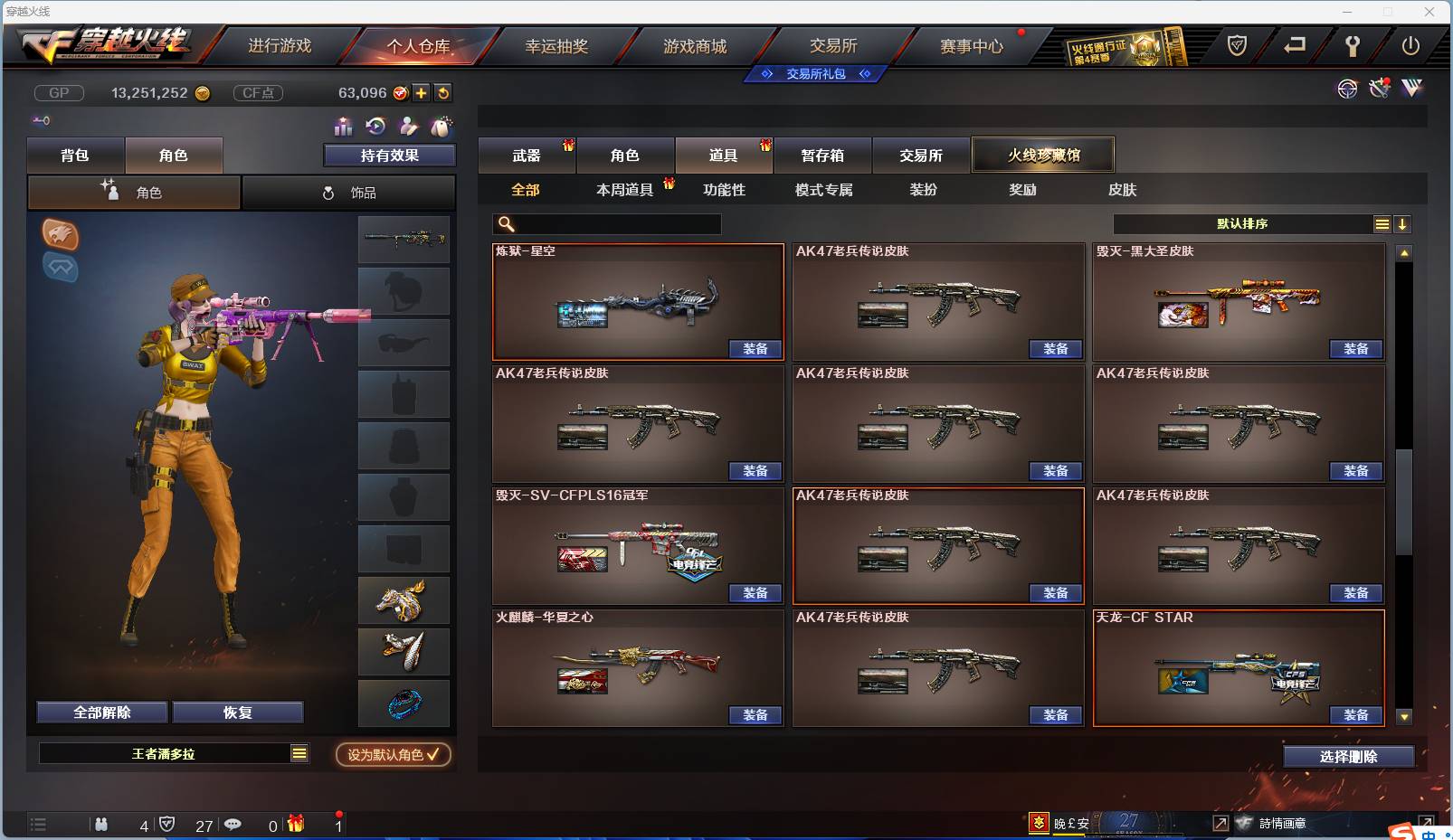Image resolution: width=1453 pixels, height=840 pixels.
Task: Select the crosshair targeting icon top right
Action: tap(1348, 89)
